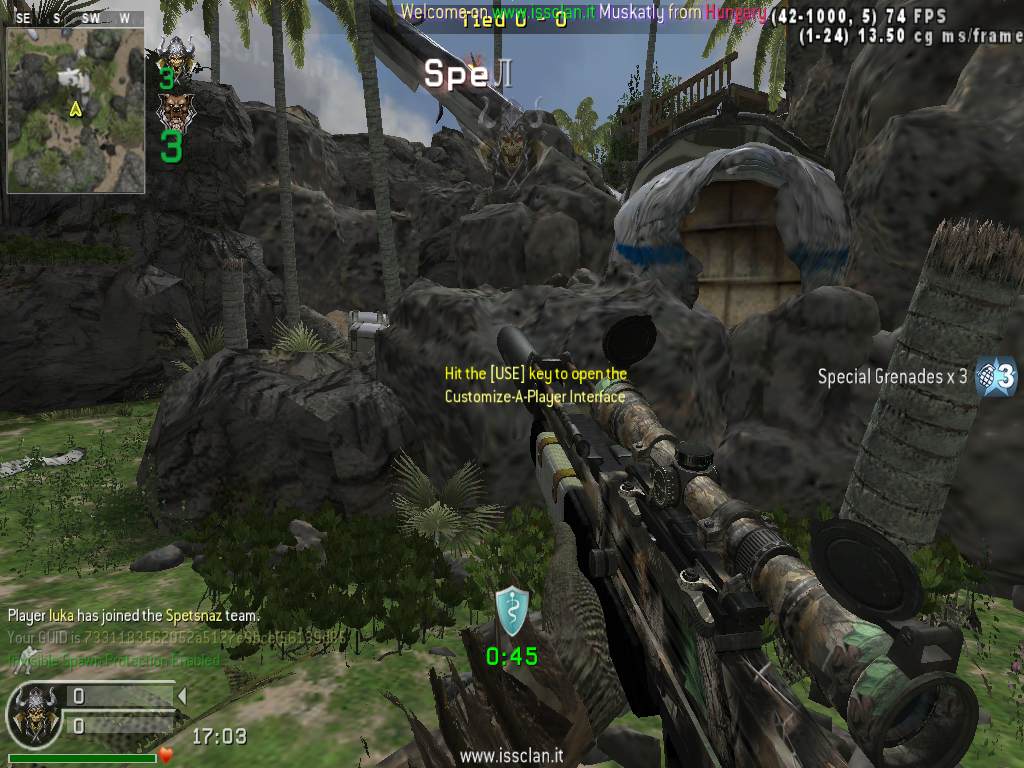Select the Special Grenades icon

[x=995, y=377]
